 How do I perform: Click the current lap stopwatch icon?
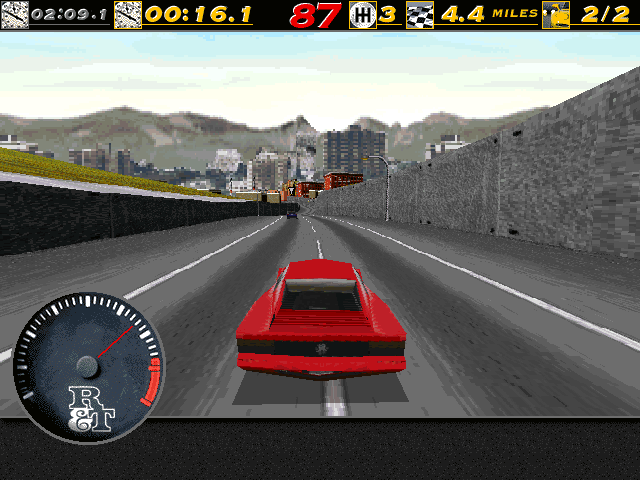click(x=128, y=15)
